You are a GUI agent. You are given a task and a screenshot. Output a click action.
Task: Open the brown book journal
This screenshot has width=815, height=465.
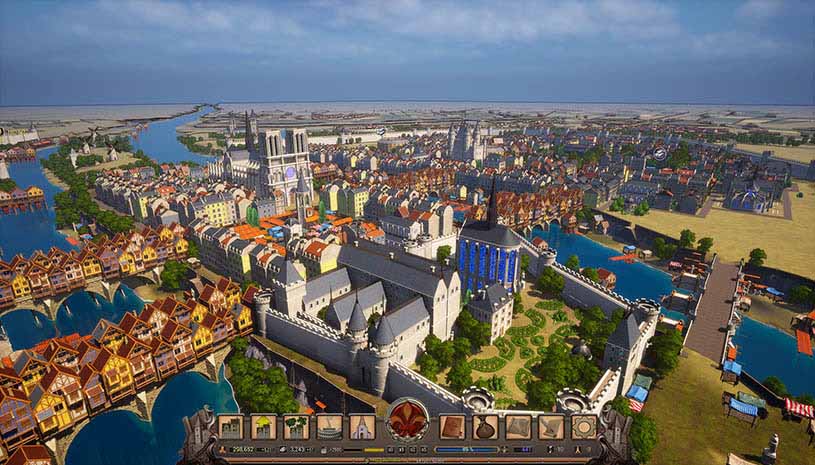click(452, 427)
